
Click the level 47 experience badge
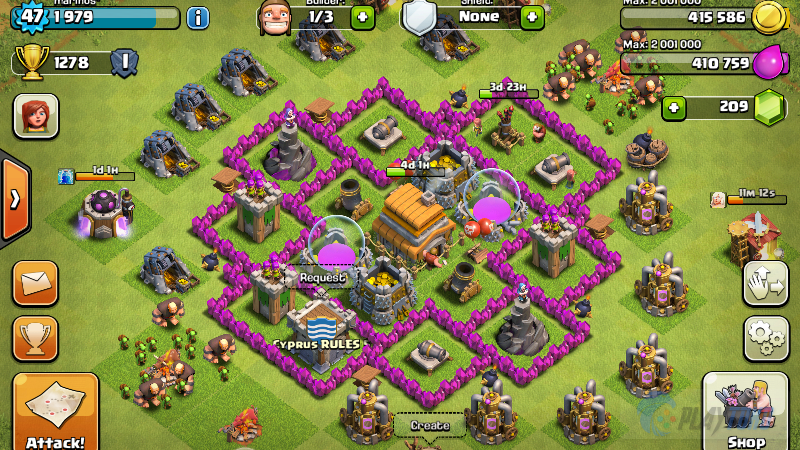(33, 17)
